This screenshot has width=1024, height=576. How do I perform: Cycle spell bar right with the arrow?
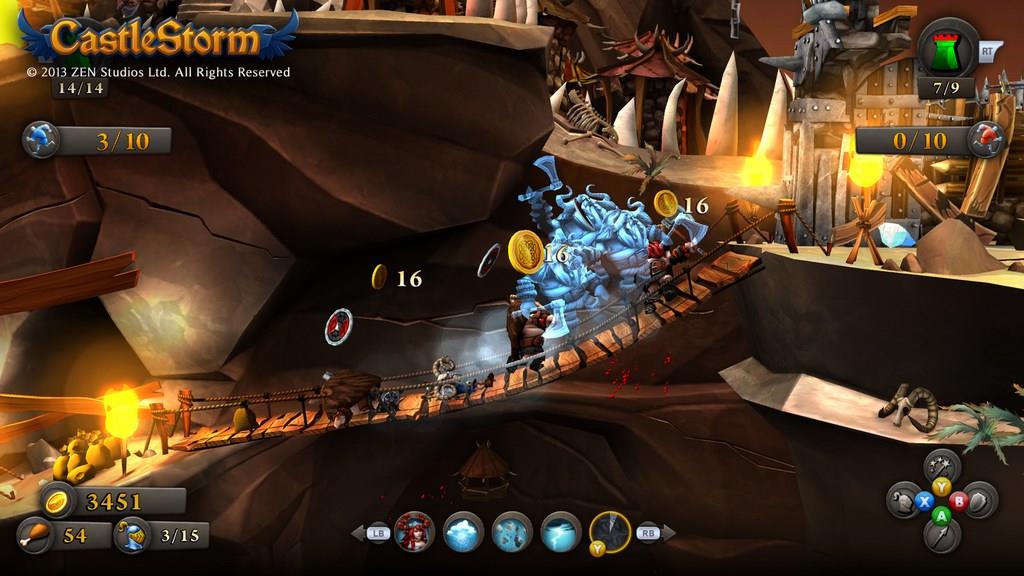668,533
